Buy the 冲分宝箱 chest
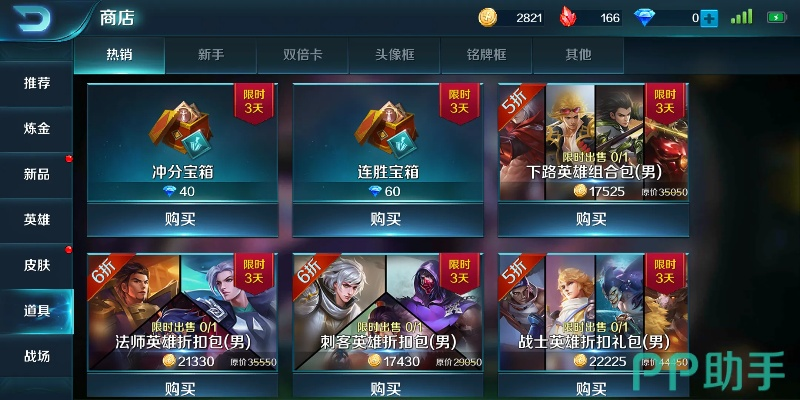This screenshot has width=800, height=400. pos(181,218)
